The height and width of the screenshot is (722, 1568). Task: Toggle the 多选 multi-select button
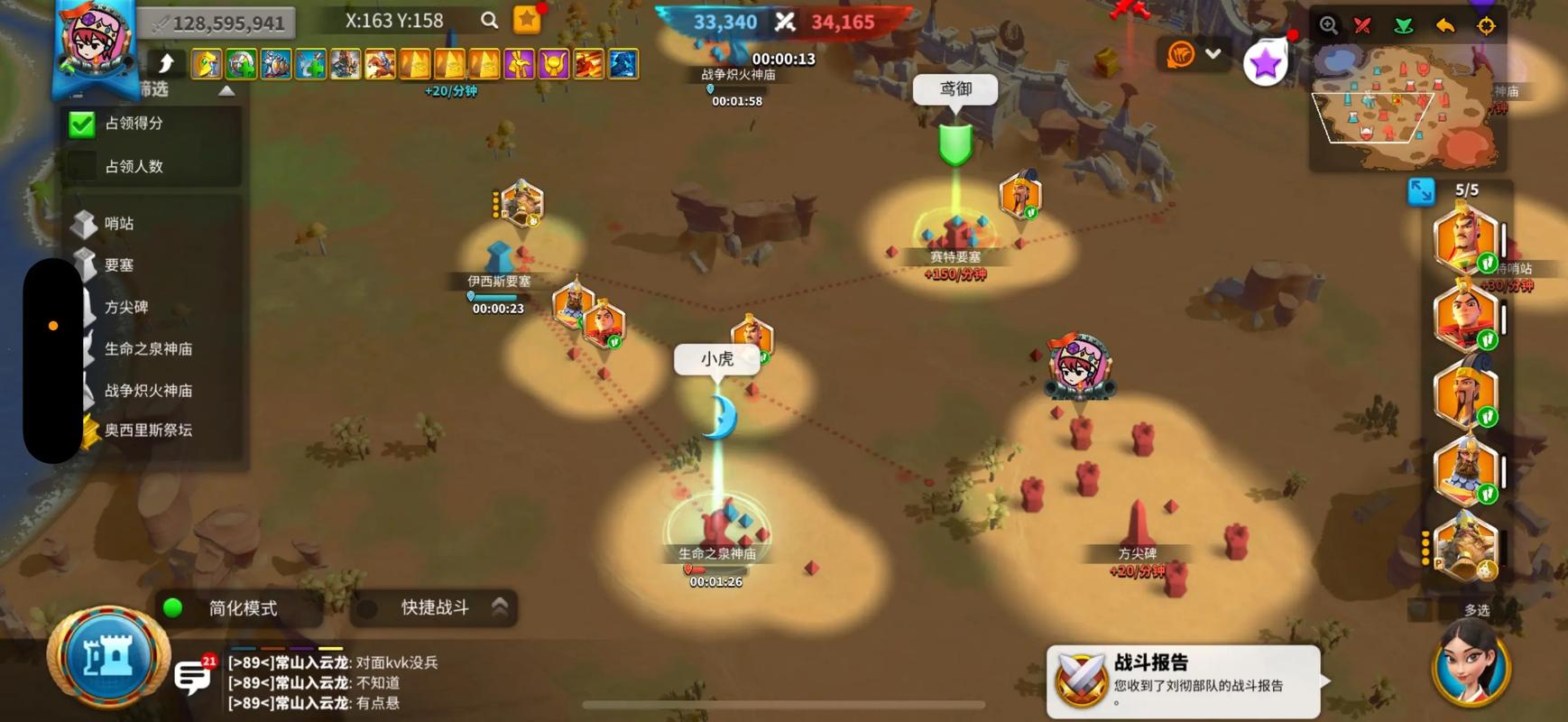1476,610
